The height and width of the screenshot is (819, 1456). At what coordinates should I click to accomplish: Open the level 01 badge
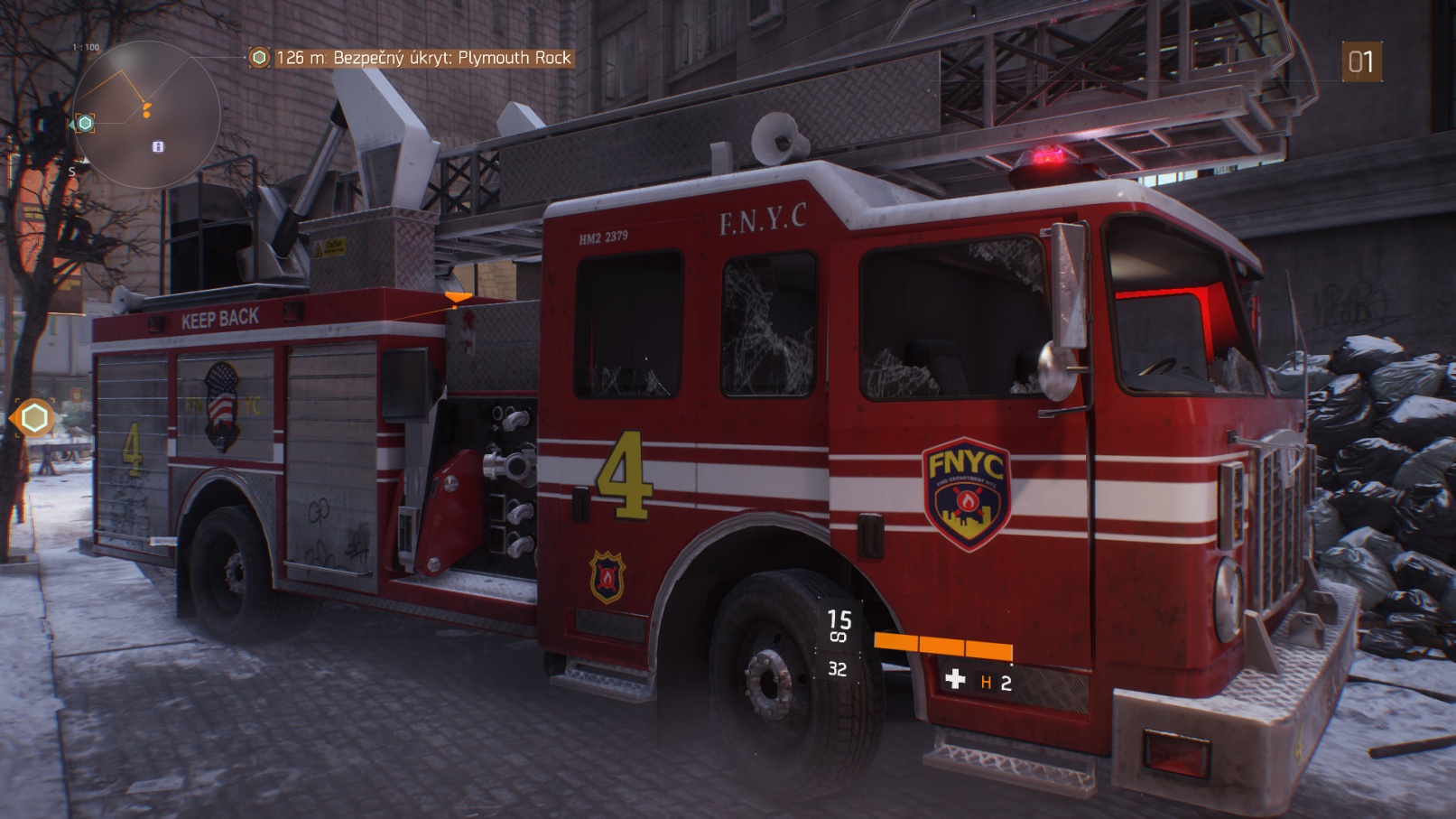tap(1360, 61)
